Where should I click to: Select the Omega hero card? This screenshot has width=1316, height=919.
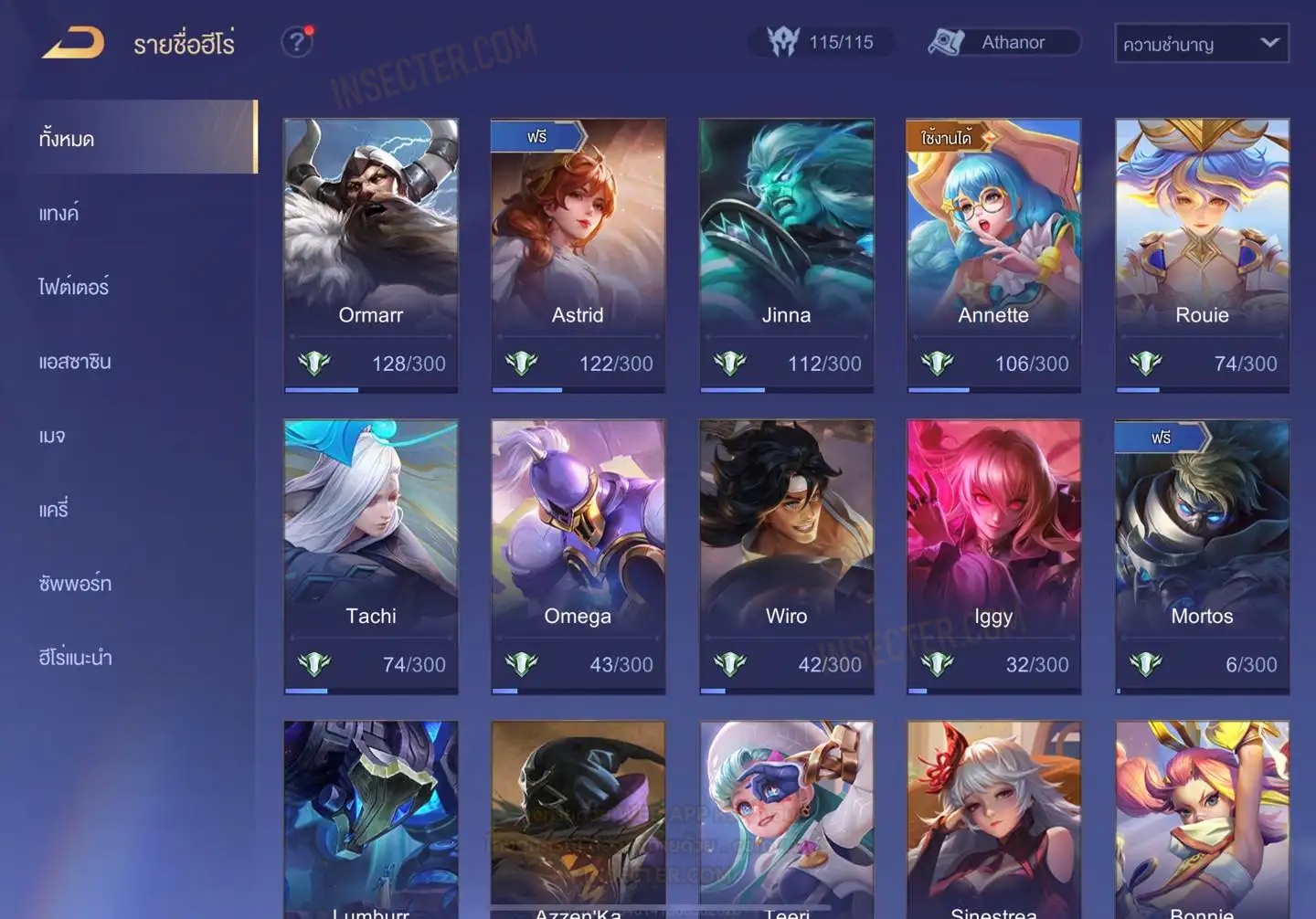[x=578, y=556]
